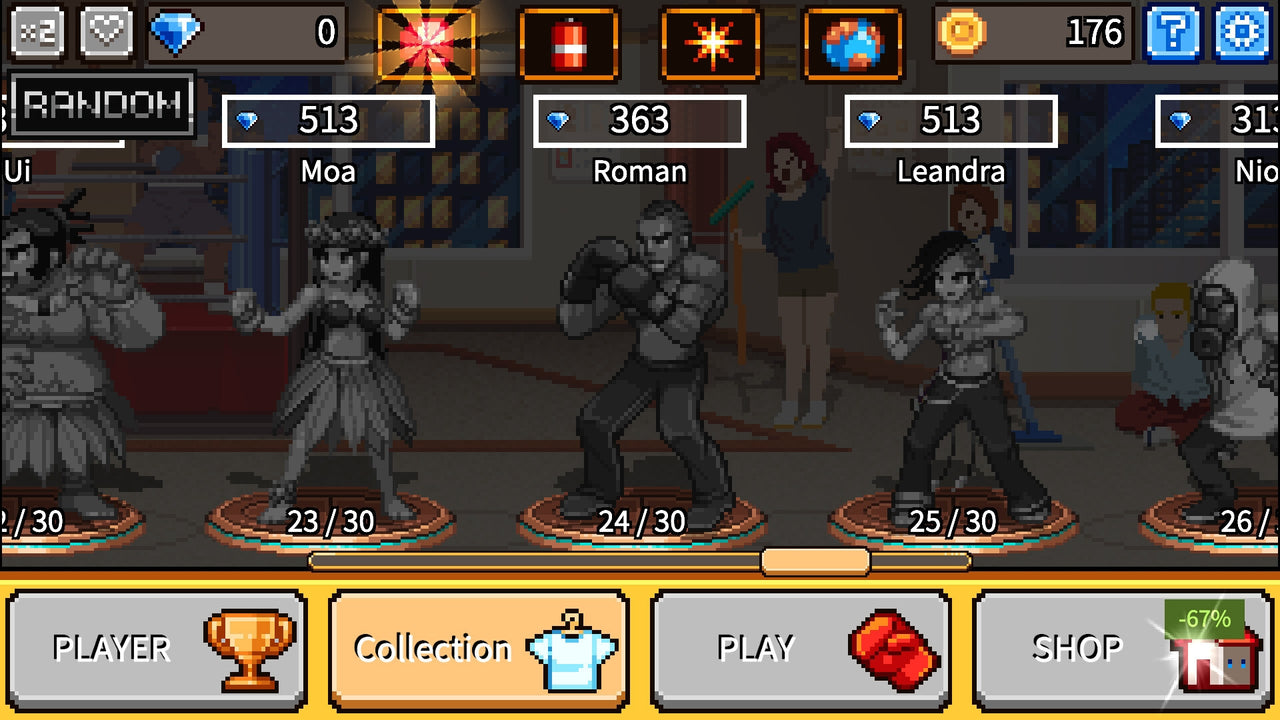The width and height of the screenshot is (1280, 720).
Task: Buy Roman for 363 diamonds
Action: click(639, 121)
